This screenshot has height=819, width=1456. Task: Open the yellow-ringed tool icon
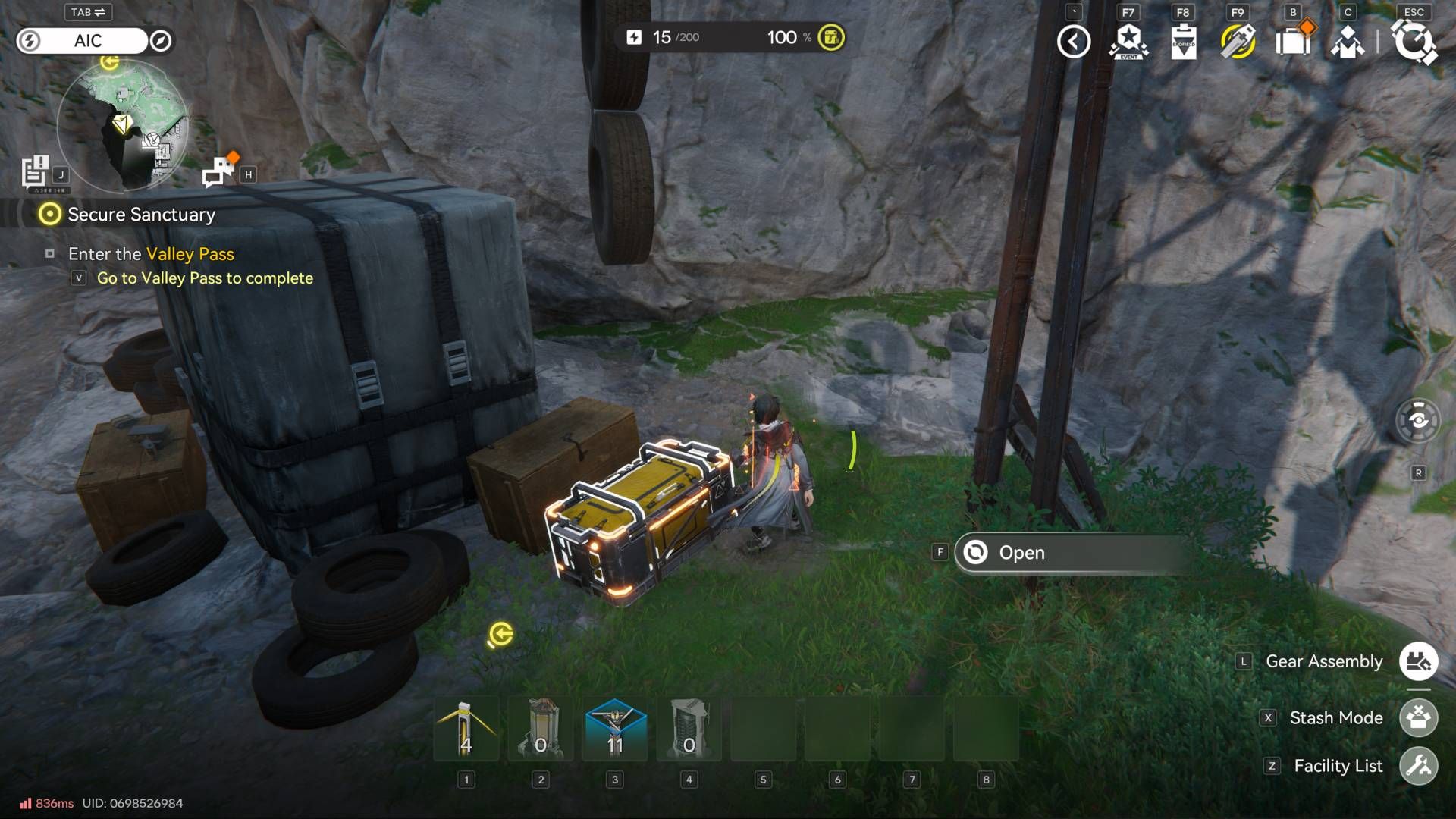tap(1238, 42)
